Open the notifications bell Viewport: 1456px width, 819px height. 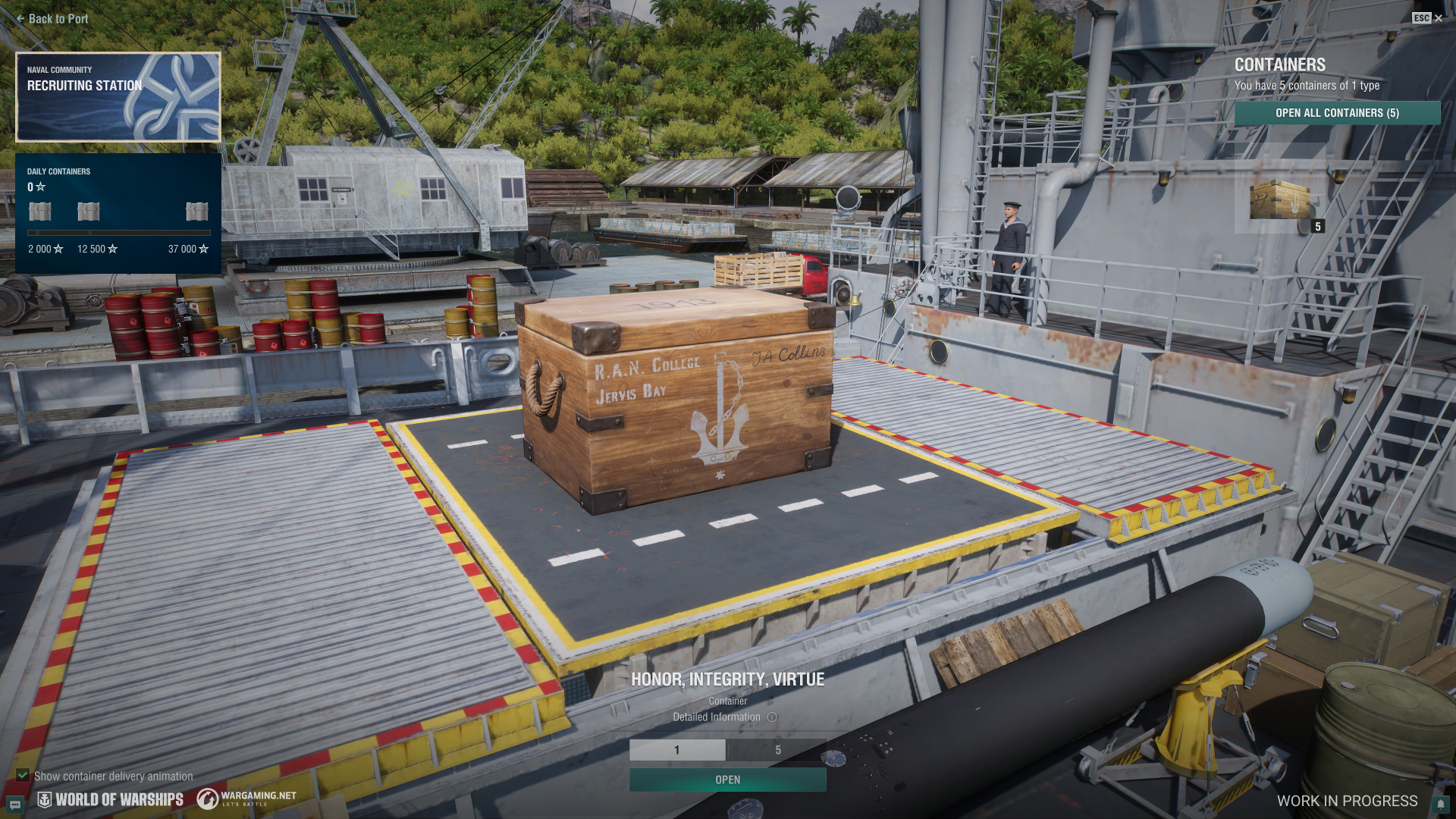click(x=1439, y=804)
